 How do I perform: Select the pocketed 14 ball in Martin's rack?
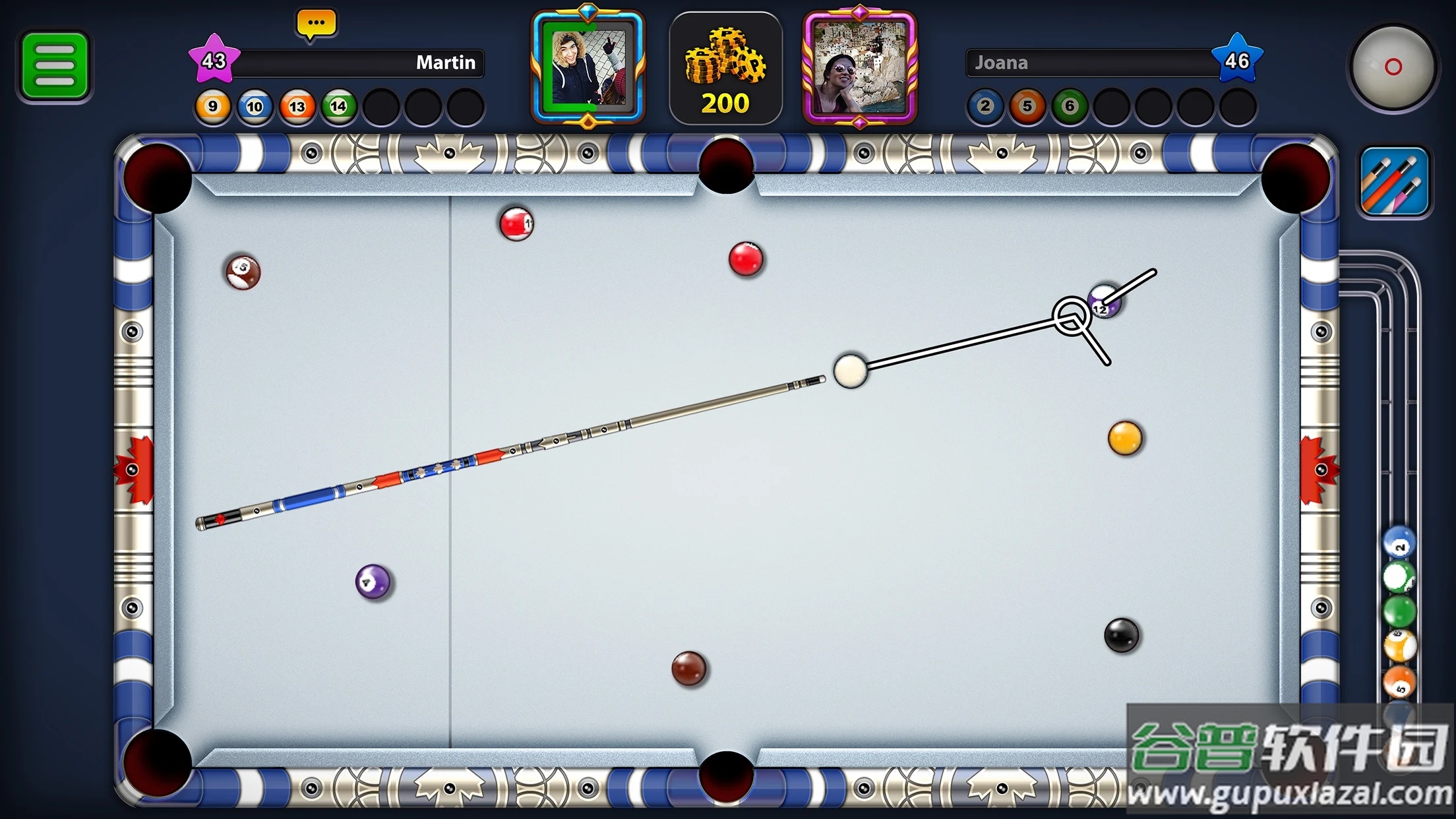pos(338,106)
